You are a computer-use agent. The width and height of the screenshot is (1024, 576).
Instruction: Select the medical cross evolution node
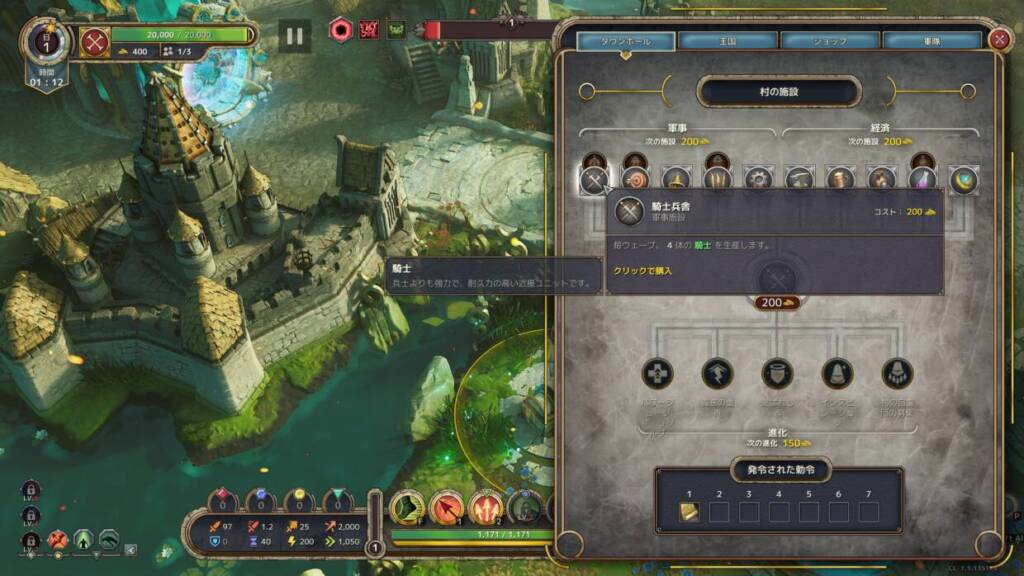tap(657, 374)
